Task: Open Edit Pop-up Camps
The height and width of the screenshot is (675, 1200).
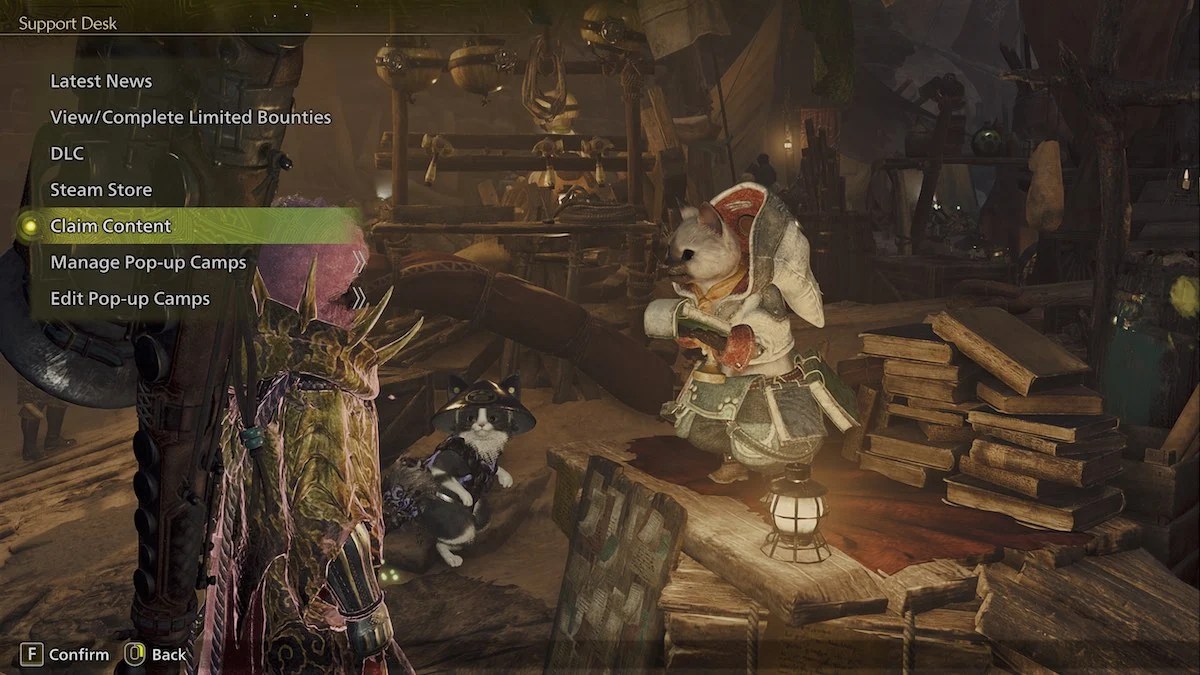Action: (130, 298)
